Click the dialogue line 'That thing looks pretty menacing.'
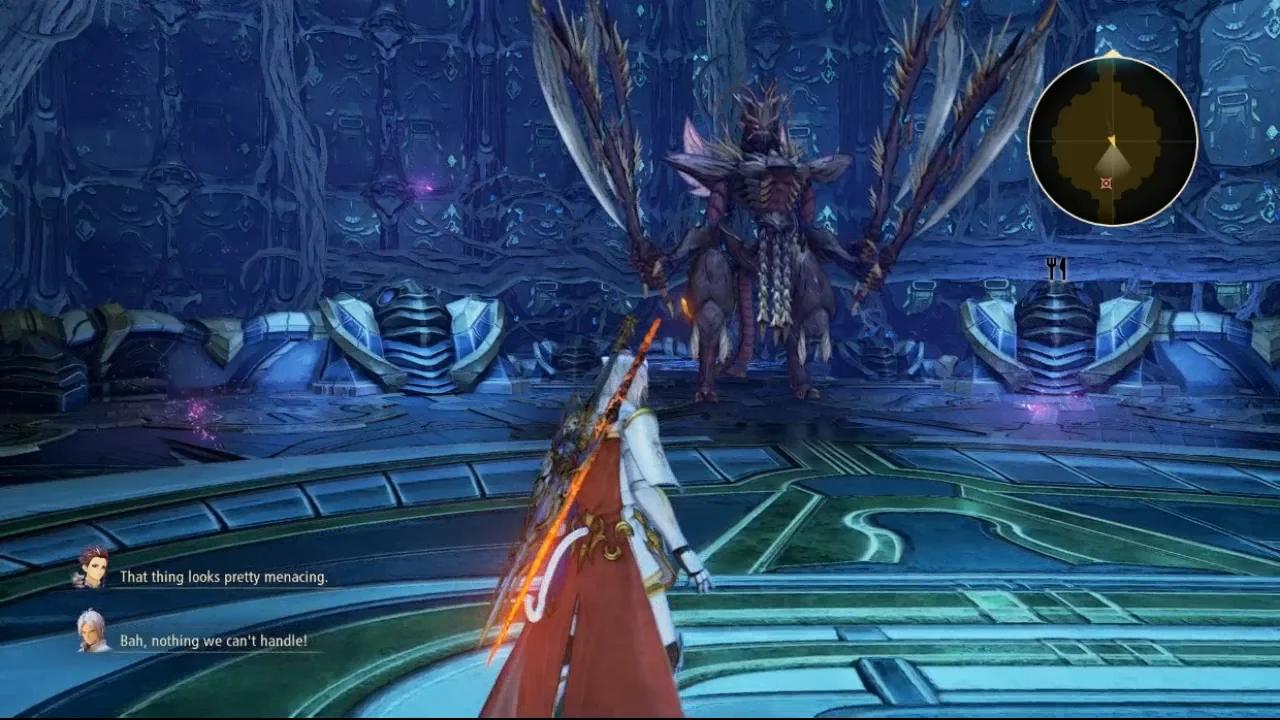 click(x=224, y=577)
